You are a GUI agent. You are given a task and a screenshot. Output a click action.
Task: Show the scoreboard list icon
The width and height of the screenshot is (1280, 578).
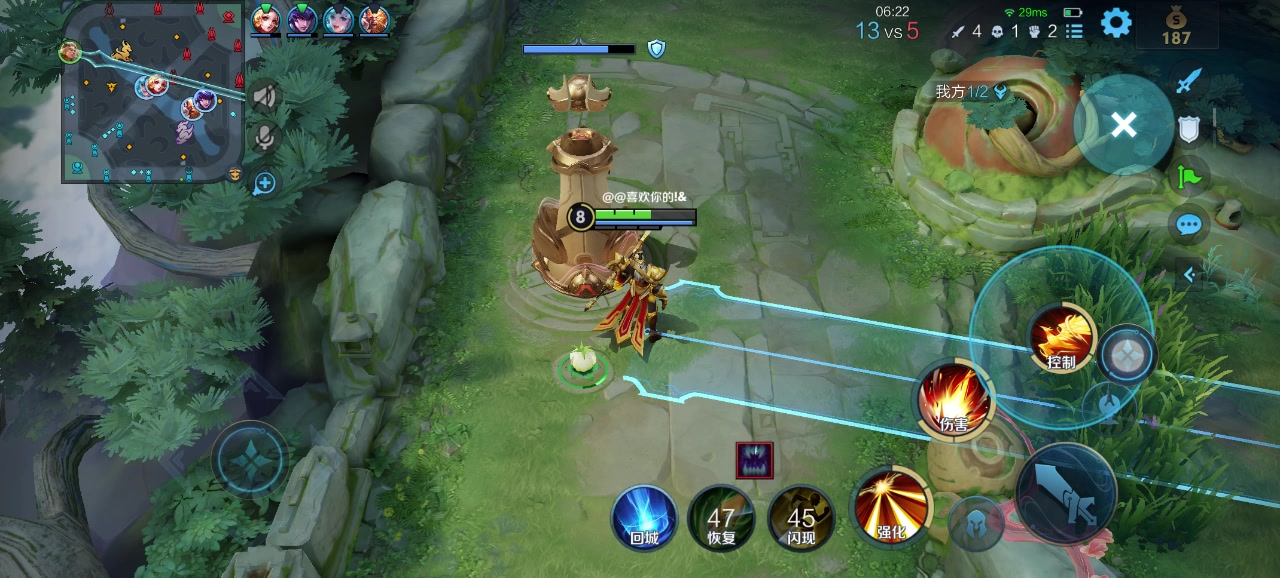(1074, 31)
